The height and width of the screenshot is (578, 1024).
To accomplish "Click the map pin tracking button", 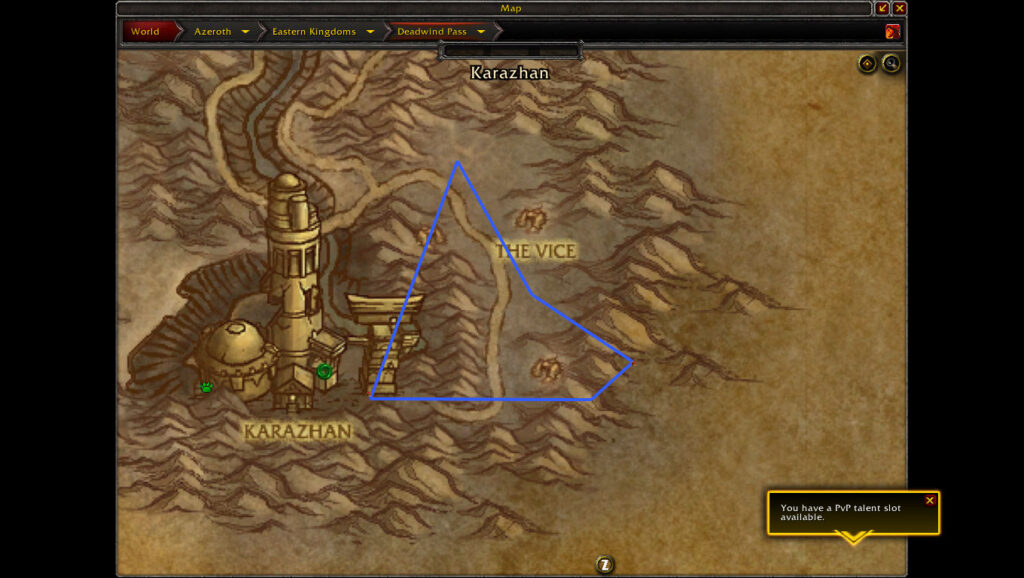I will 867,64.
